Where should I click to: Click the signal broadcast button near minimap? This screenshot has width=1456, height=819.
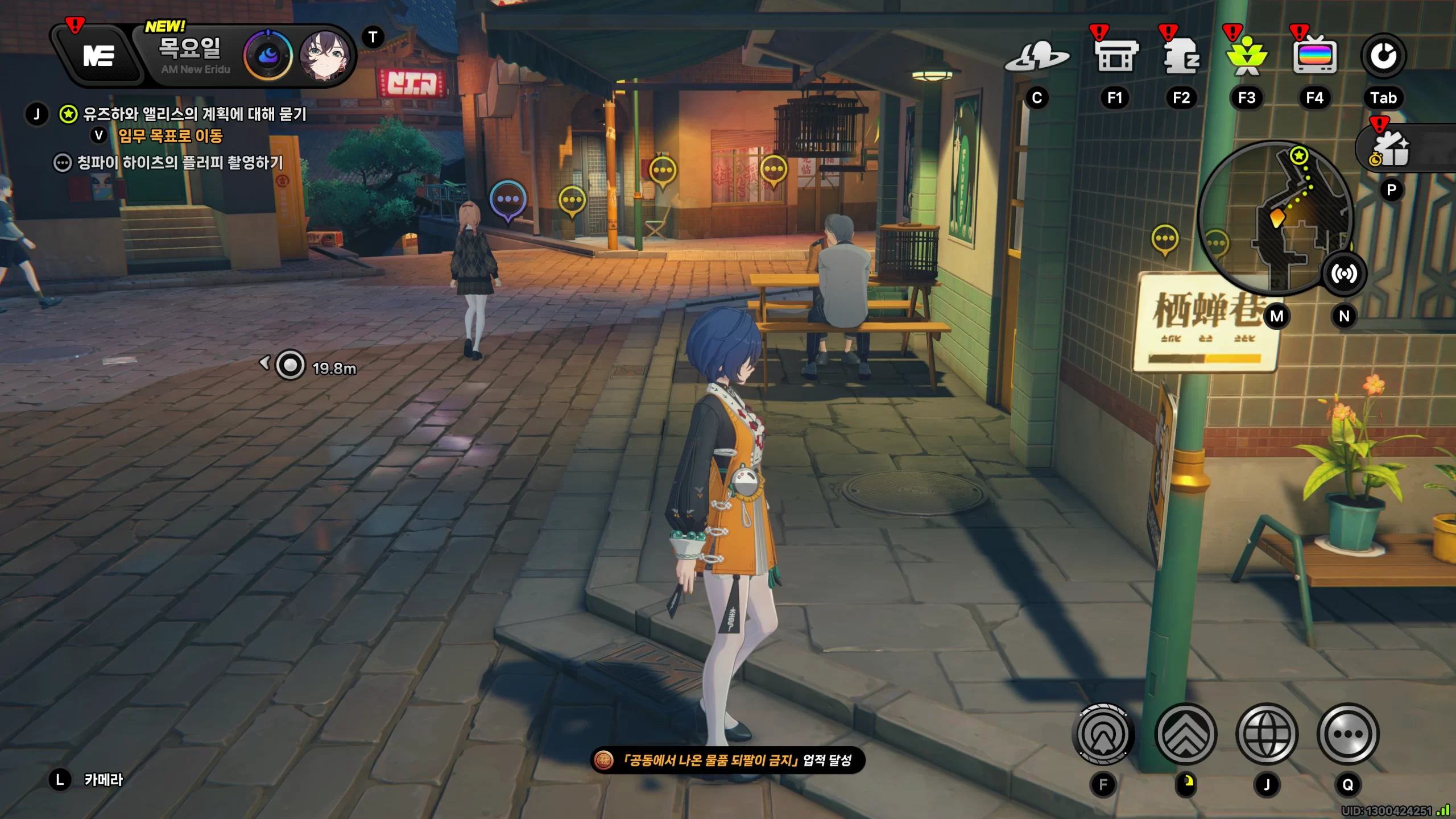[x=1344, y=274]
